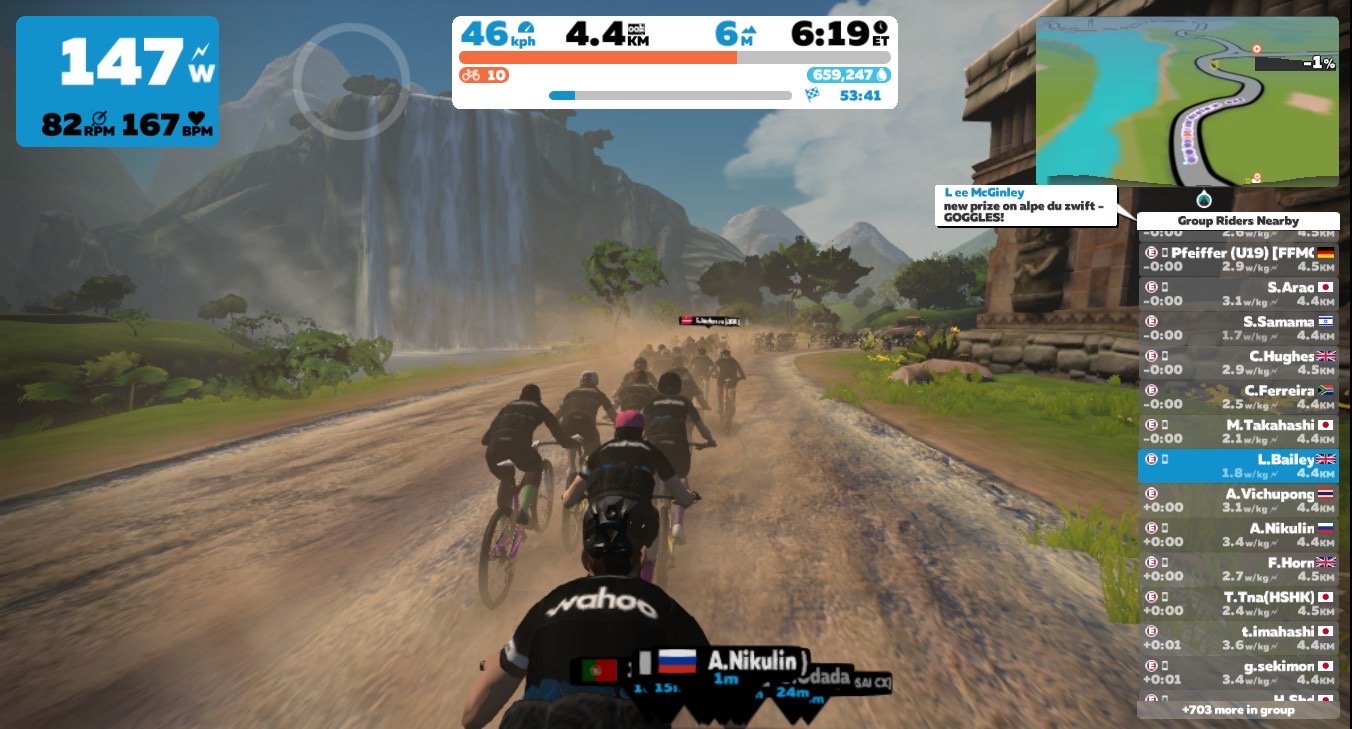Expand the "+703 more in group" bar
Screen dimensions: 1352x729
pos(1238,710)
